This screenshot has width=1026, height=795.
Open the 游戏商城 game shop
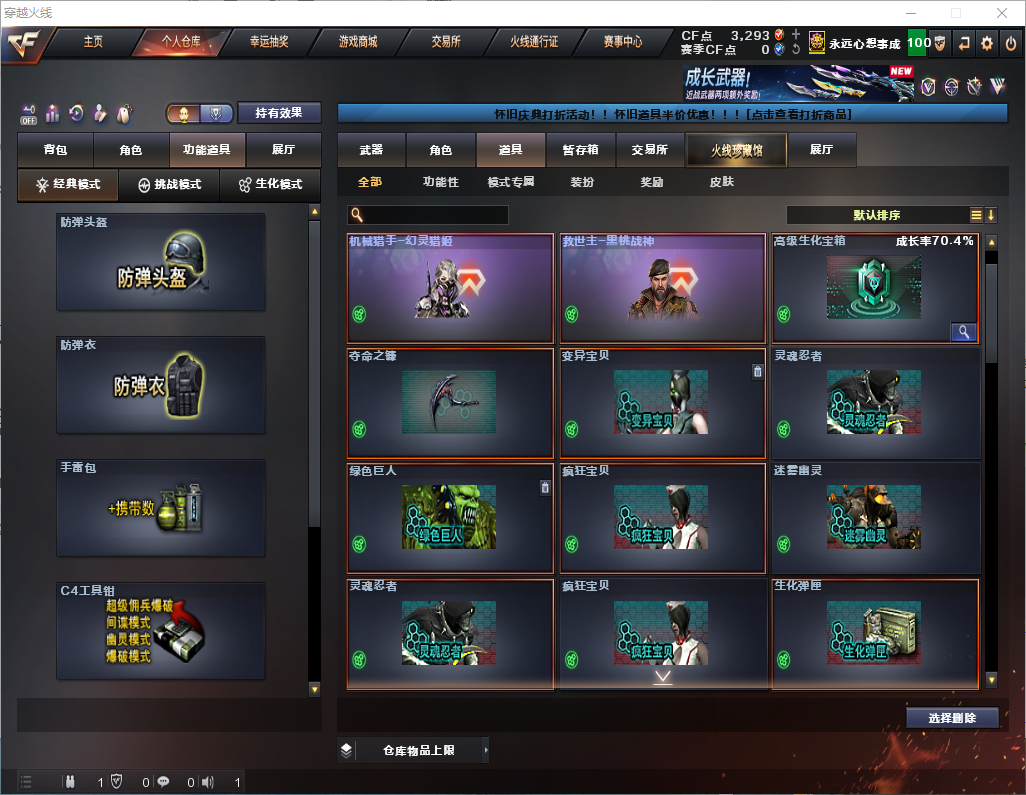357,42
